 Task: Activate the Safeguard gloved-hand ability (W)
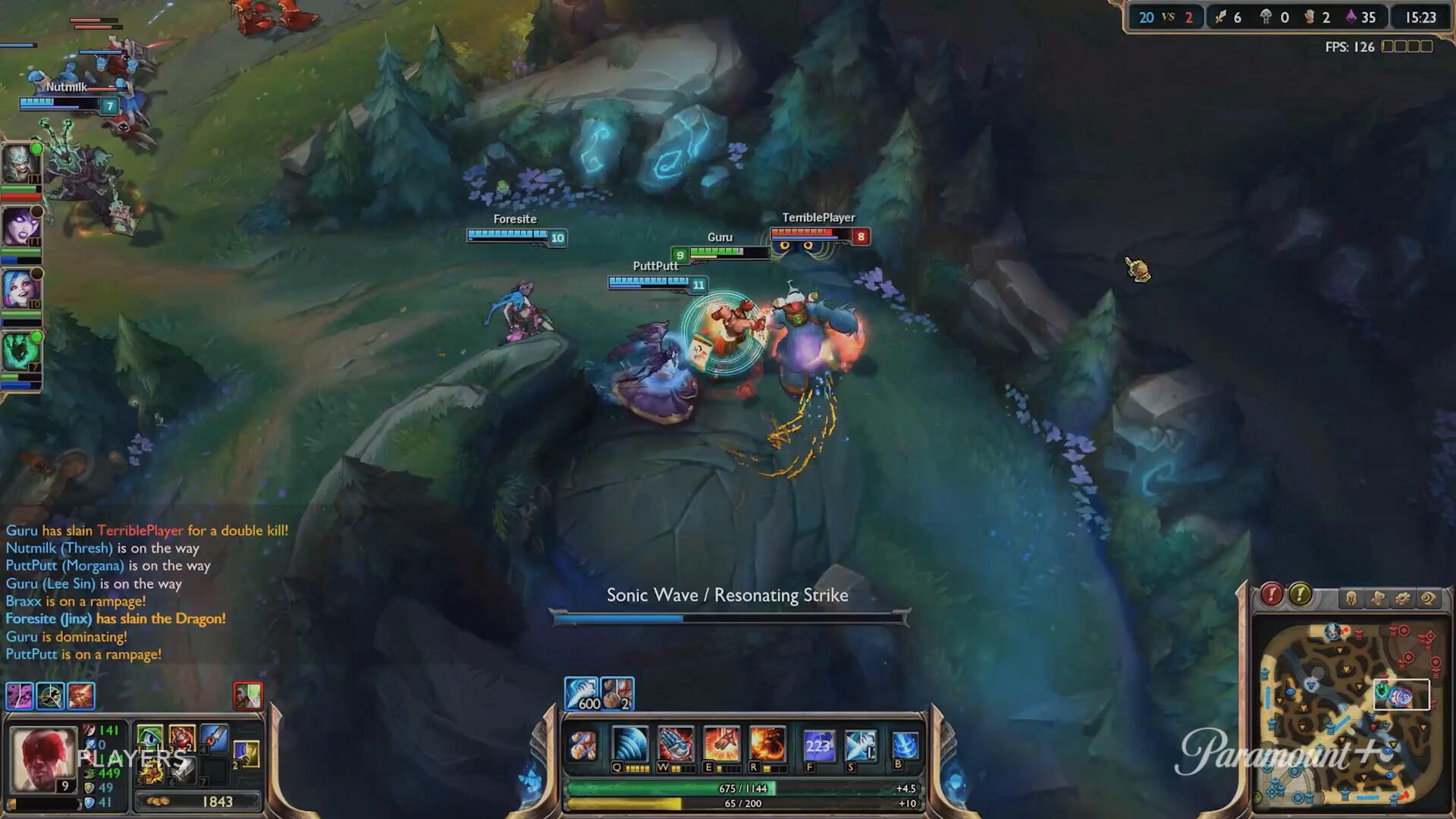[675, 744]
